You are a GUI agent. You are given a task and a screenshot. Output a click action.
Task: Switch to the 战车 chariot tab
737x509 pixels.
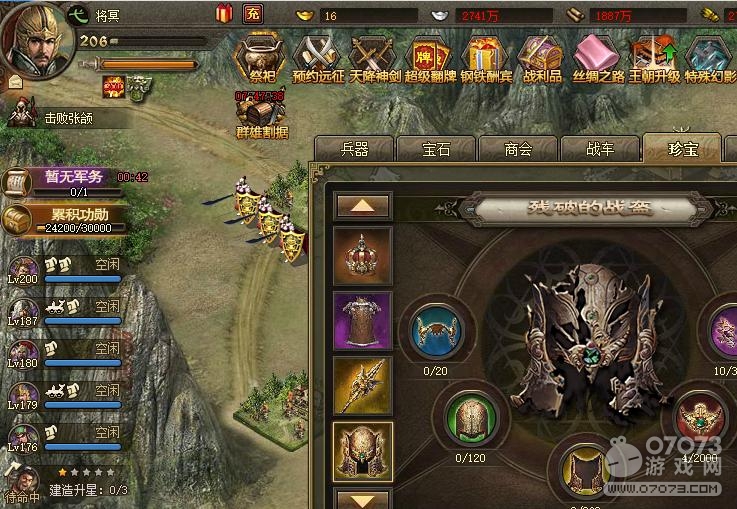point(600,149)
